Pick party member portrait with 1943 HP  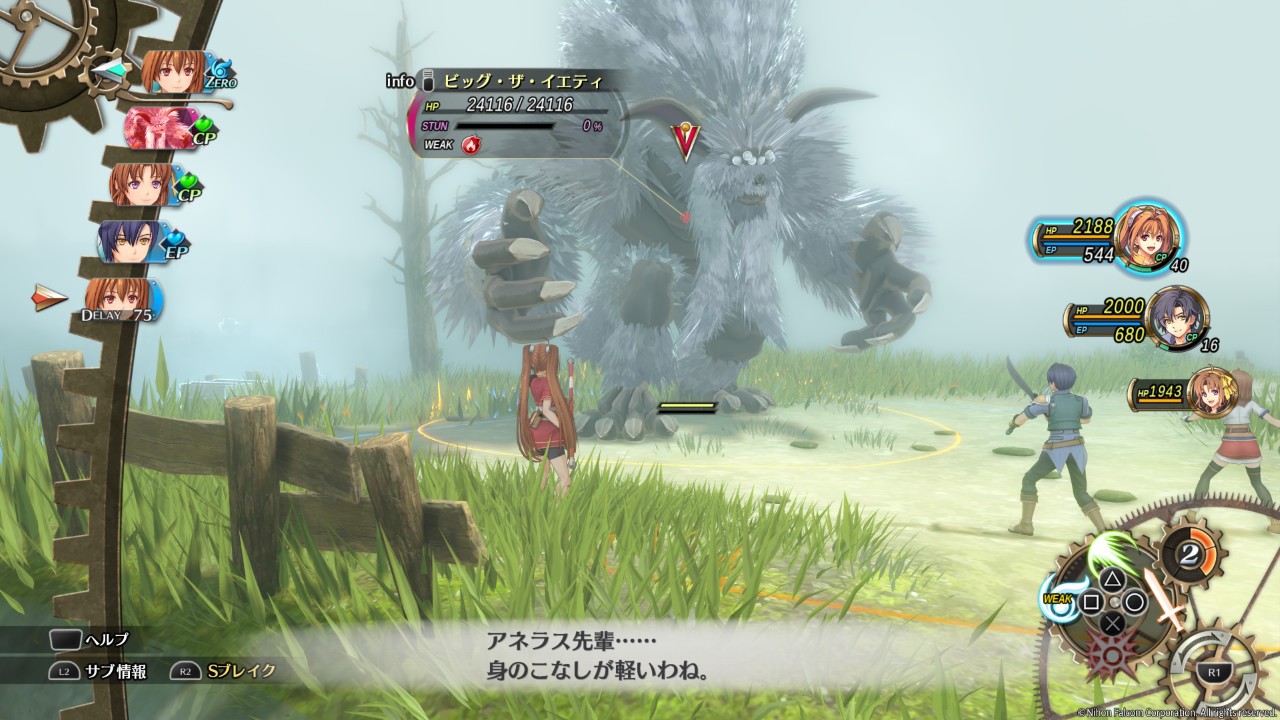point(1212,391)
